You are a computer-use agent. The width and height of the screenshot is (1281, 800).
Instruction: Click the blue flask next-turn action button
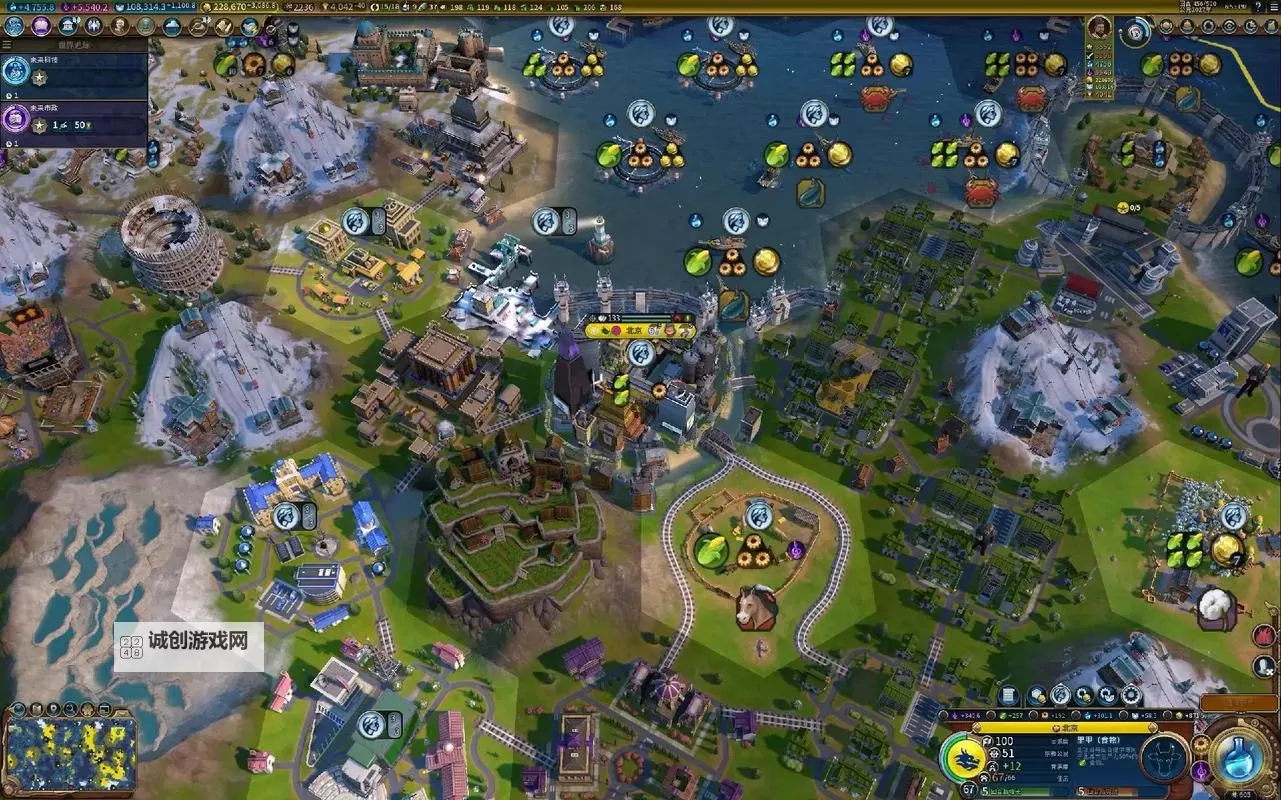(1240, 757)
